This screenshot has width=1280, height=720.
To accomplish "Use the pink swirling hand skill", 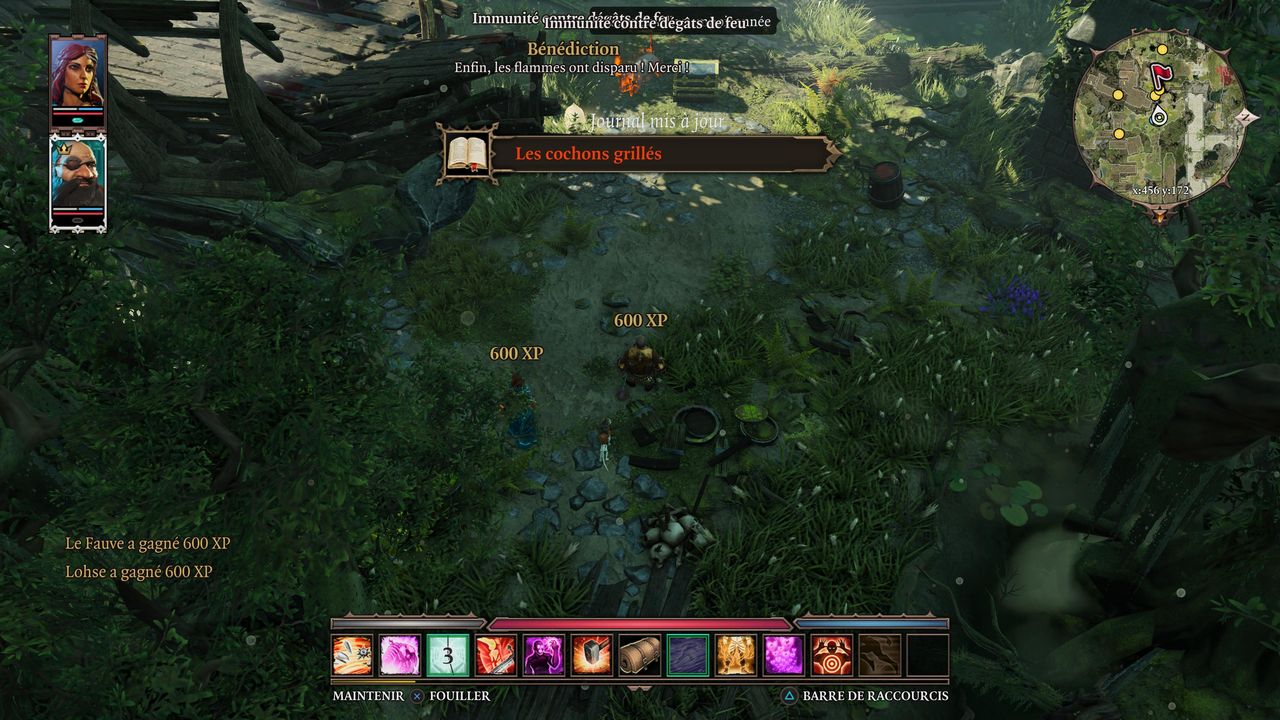I will point(400,655).
